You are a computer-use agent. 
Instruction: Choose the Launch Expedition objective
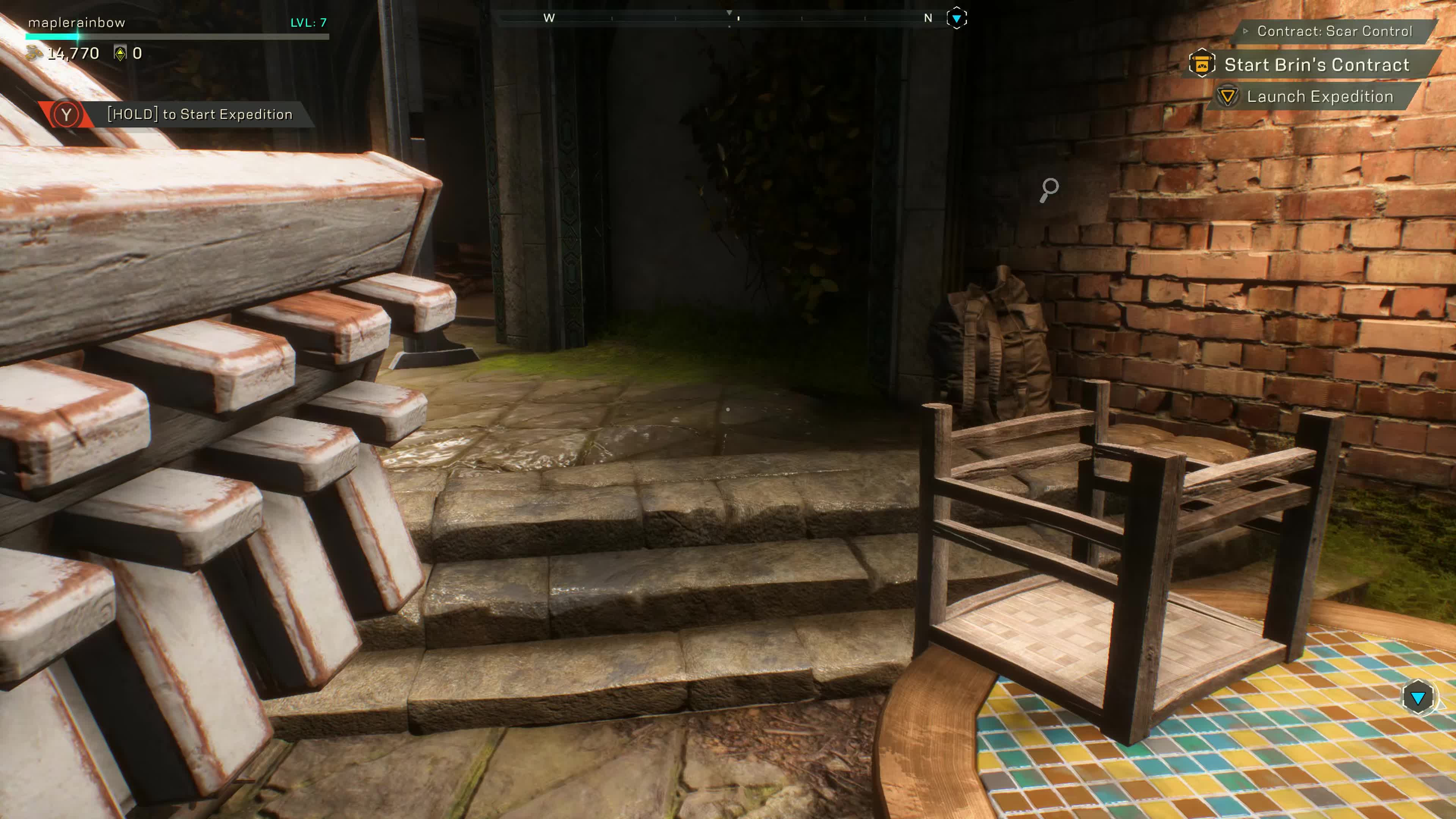1319,97
